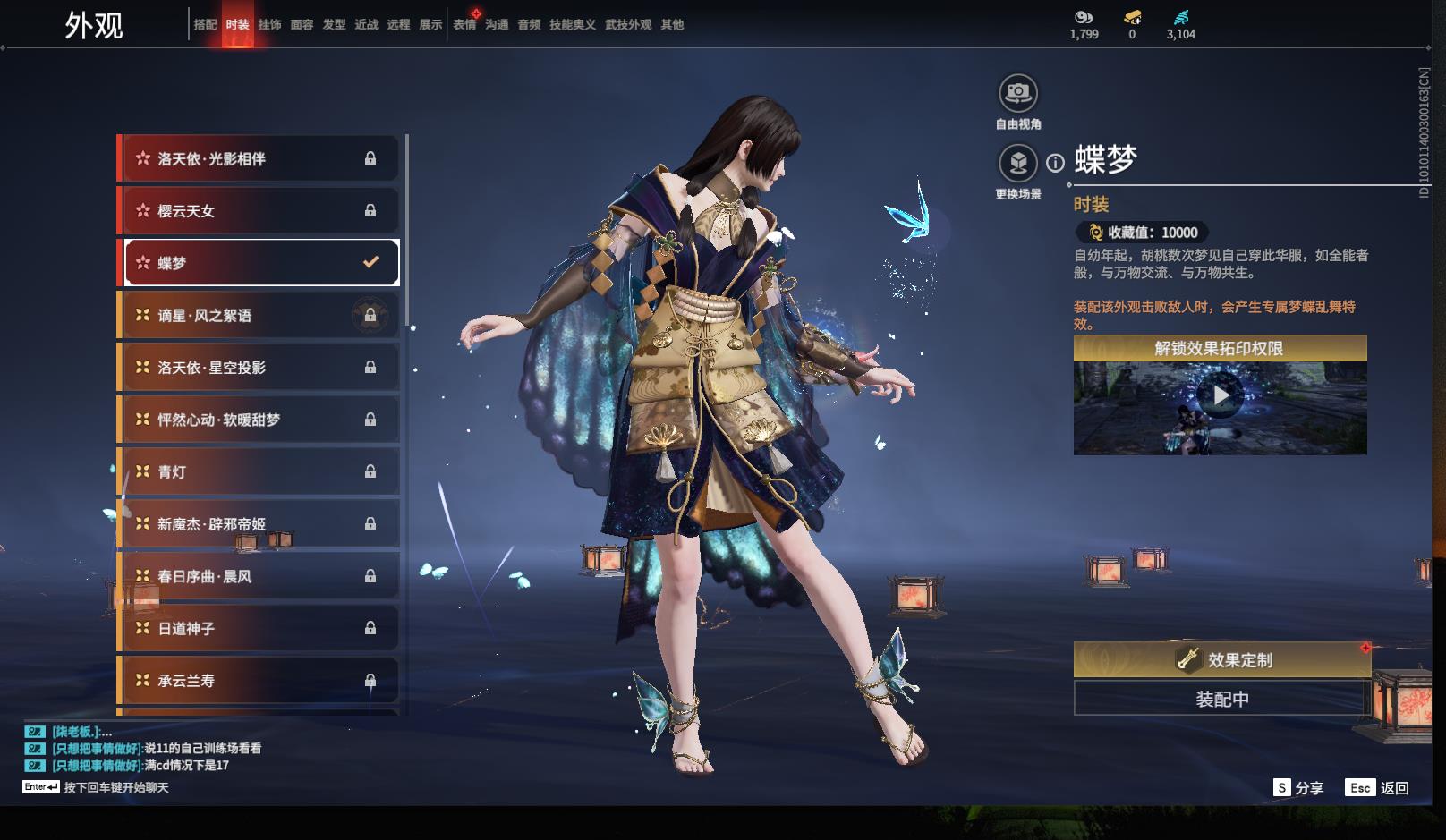Click the 分享 share button
The width and height of the screenshot is (1446, 840).
click(x=1298, y=787)
